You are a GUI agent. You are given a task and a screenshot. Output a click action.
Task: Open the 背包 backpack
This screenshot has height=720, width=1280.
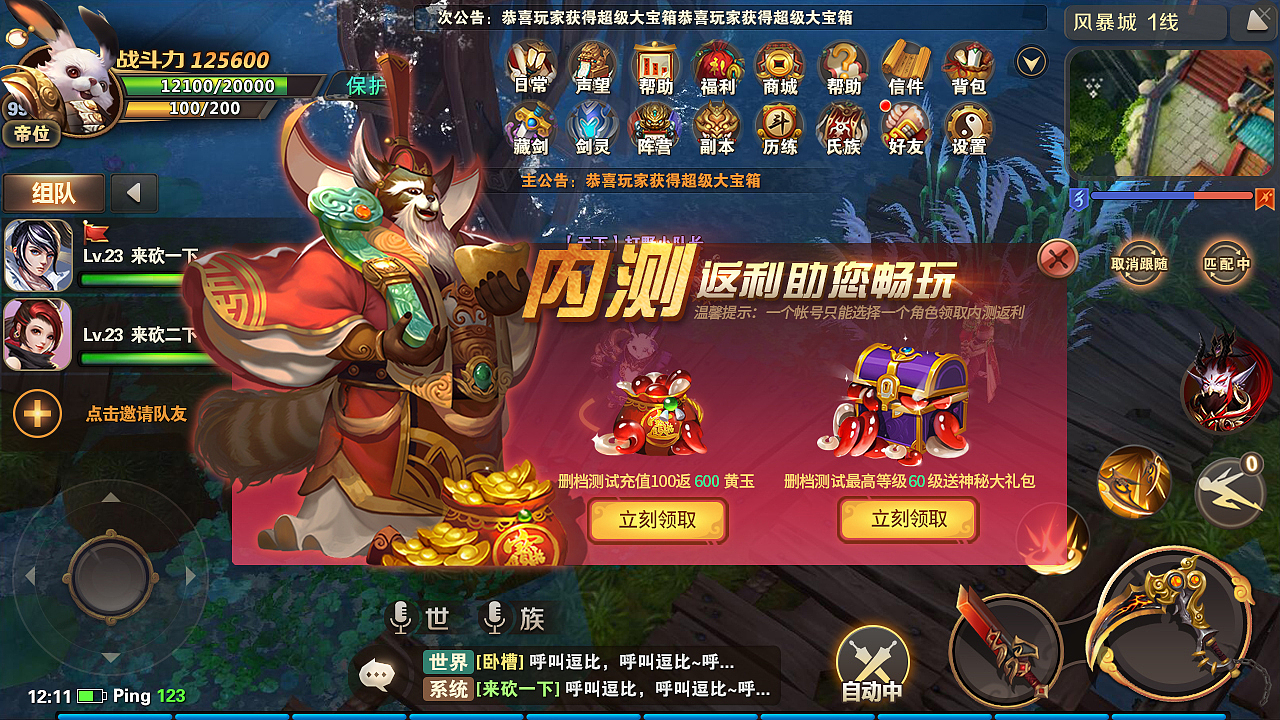(968, 67)
